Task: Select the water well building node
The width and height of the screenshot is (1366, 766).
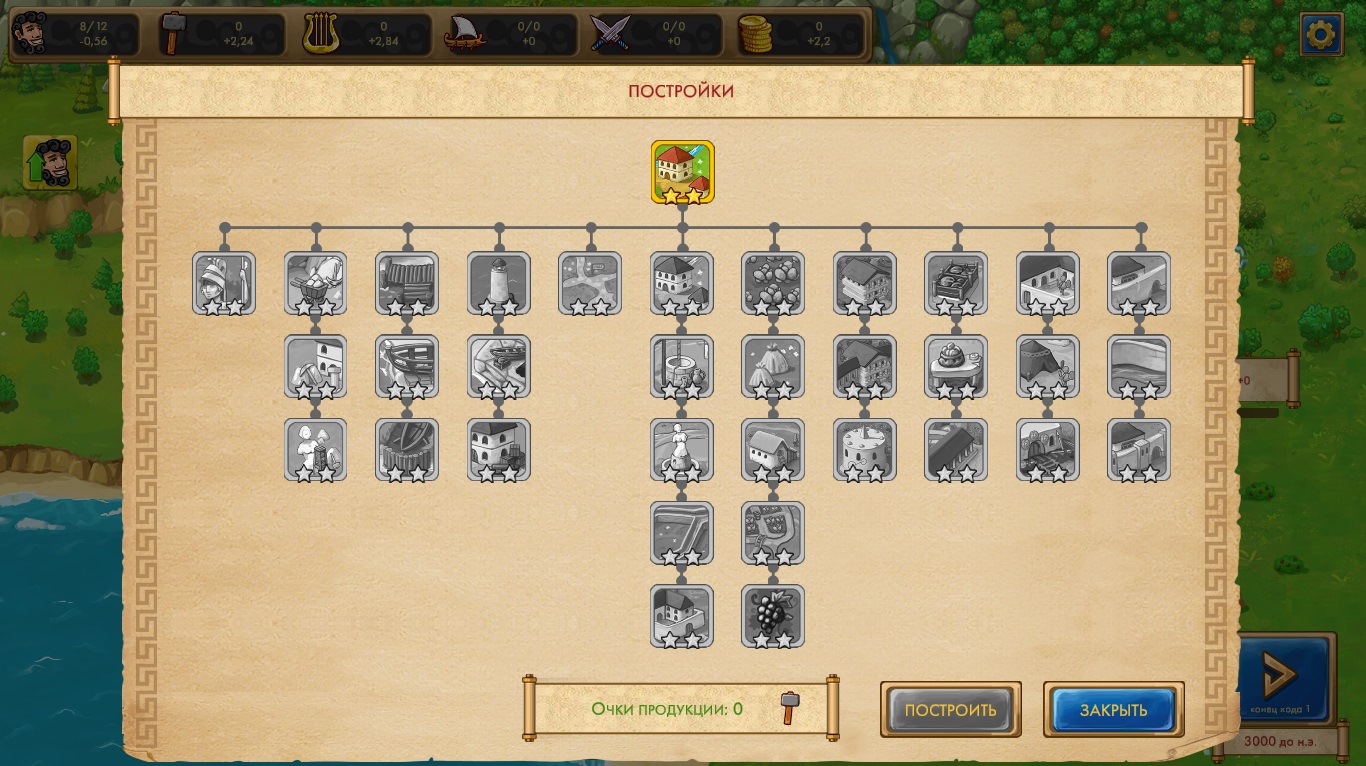Action: click(682, 366)
